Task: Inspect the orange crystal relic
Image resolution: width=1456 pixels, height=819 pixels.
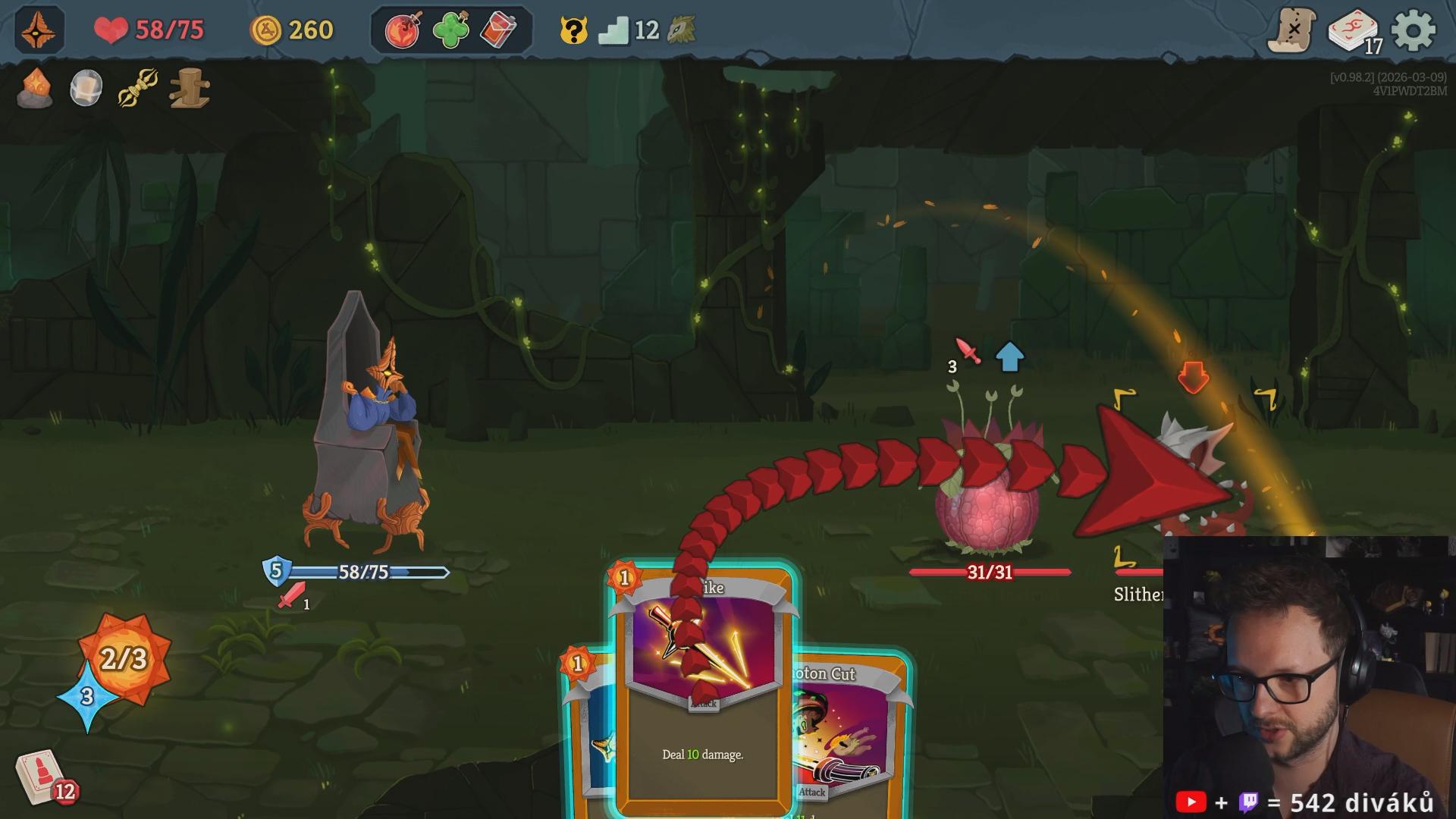Action: pyautogui.click(x=36, y=89)
